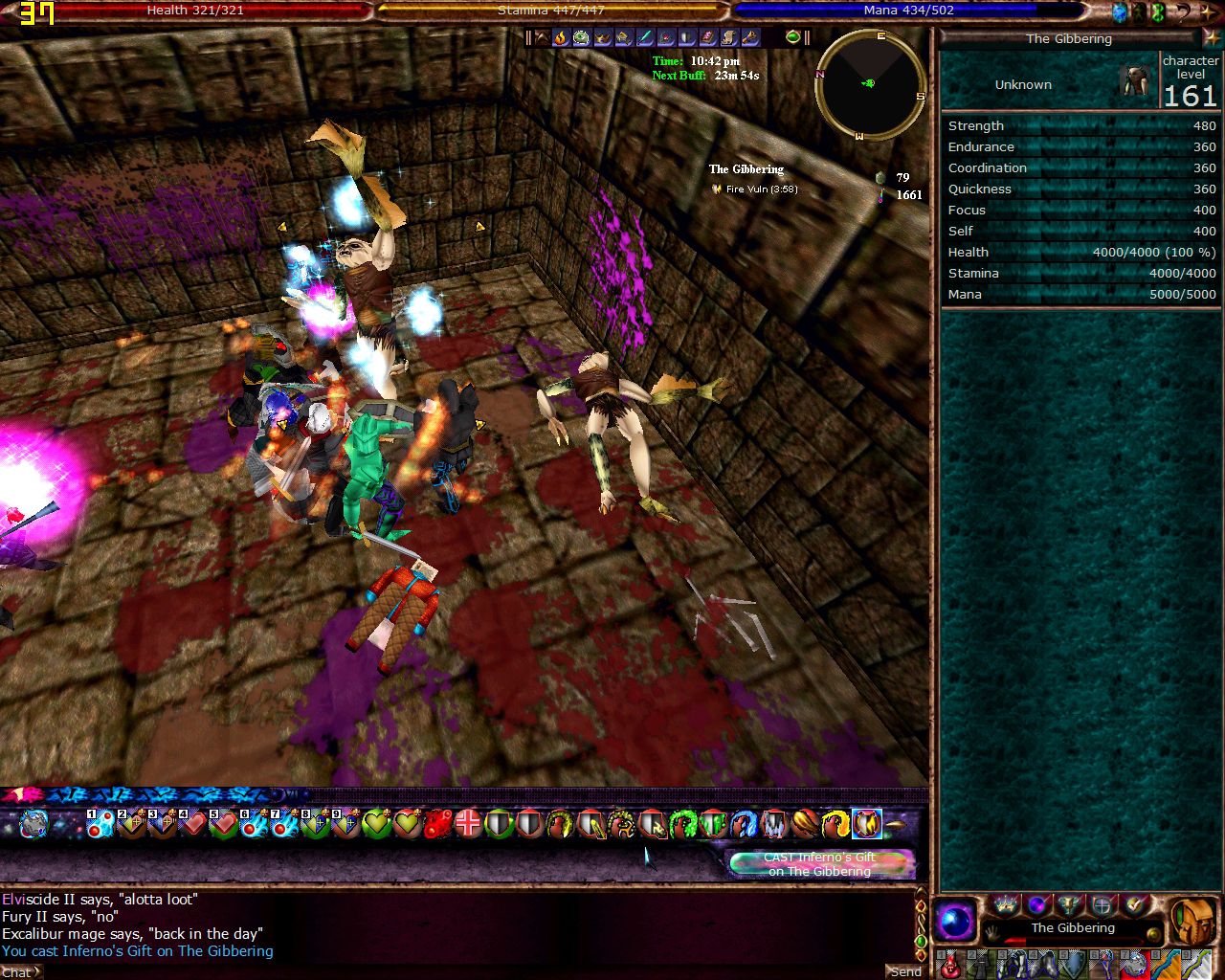
Task: Click the compass radar
Action: (x=870, y=84)
